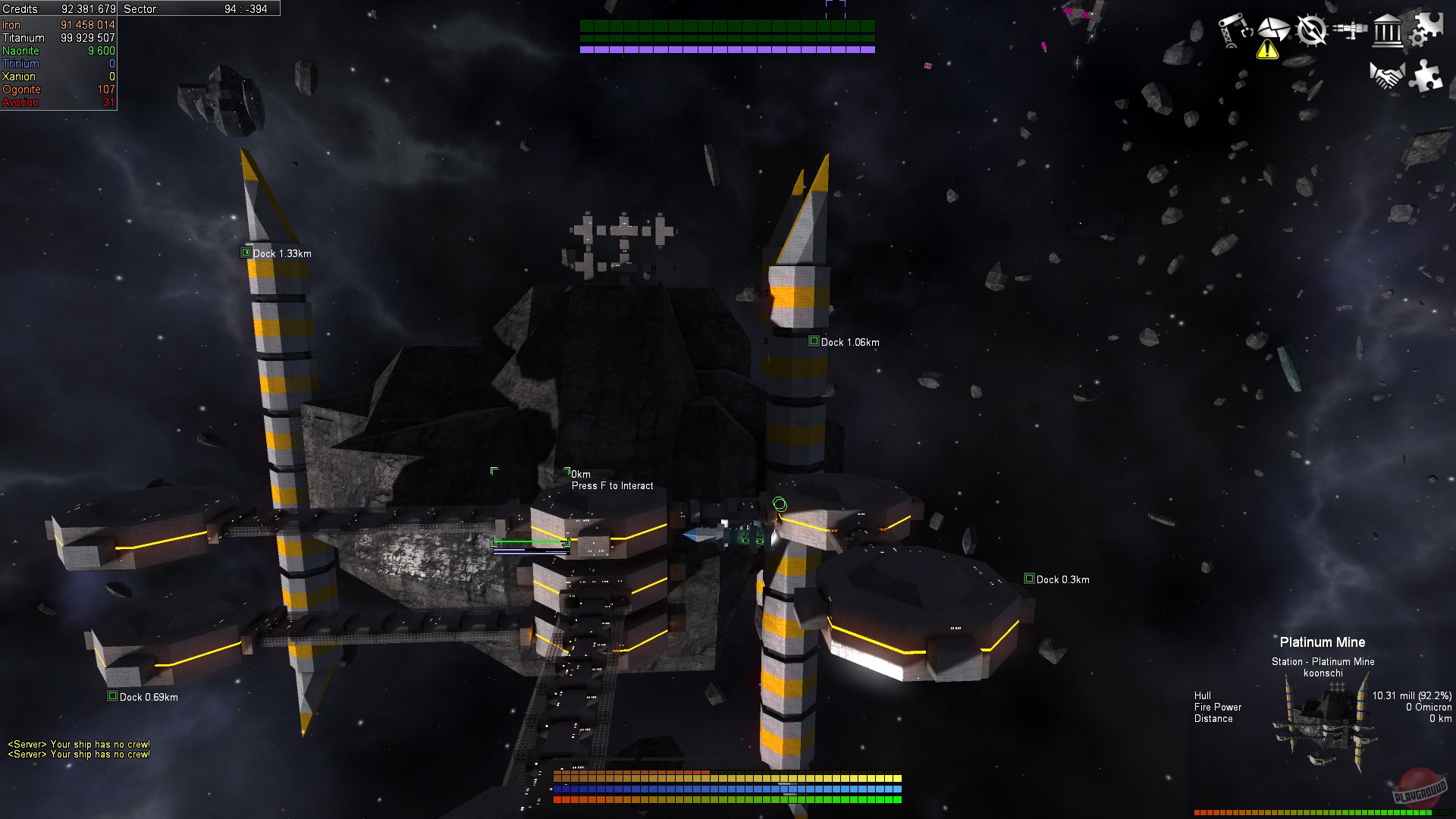
Task: Open the mail inbox envelope icon
Action: (1274, 29)
